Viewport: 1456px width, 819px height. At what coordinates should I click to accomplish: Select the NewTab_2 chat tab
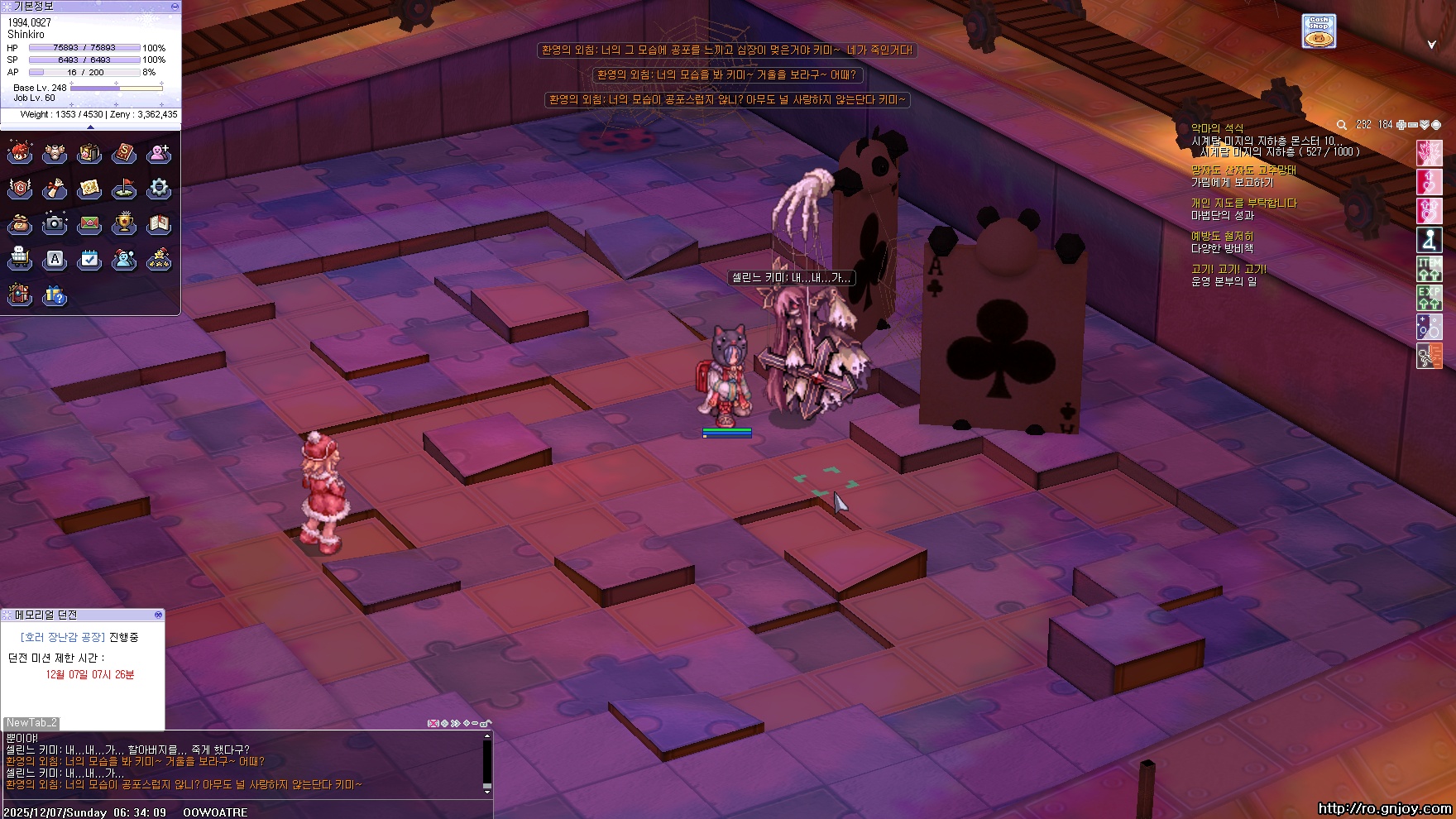click(x=31, y=723)
